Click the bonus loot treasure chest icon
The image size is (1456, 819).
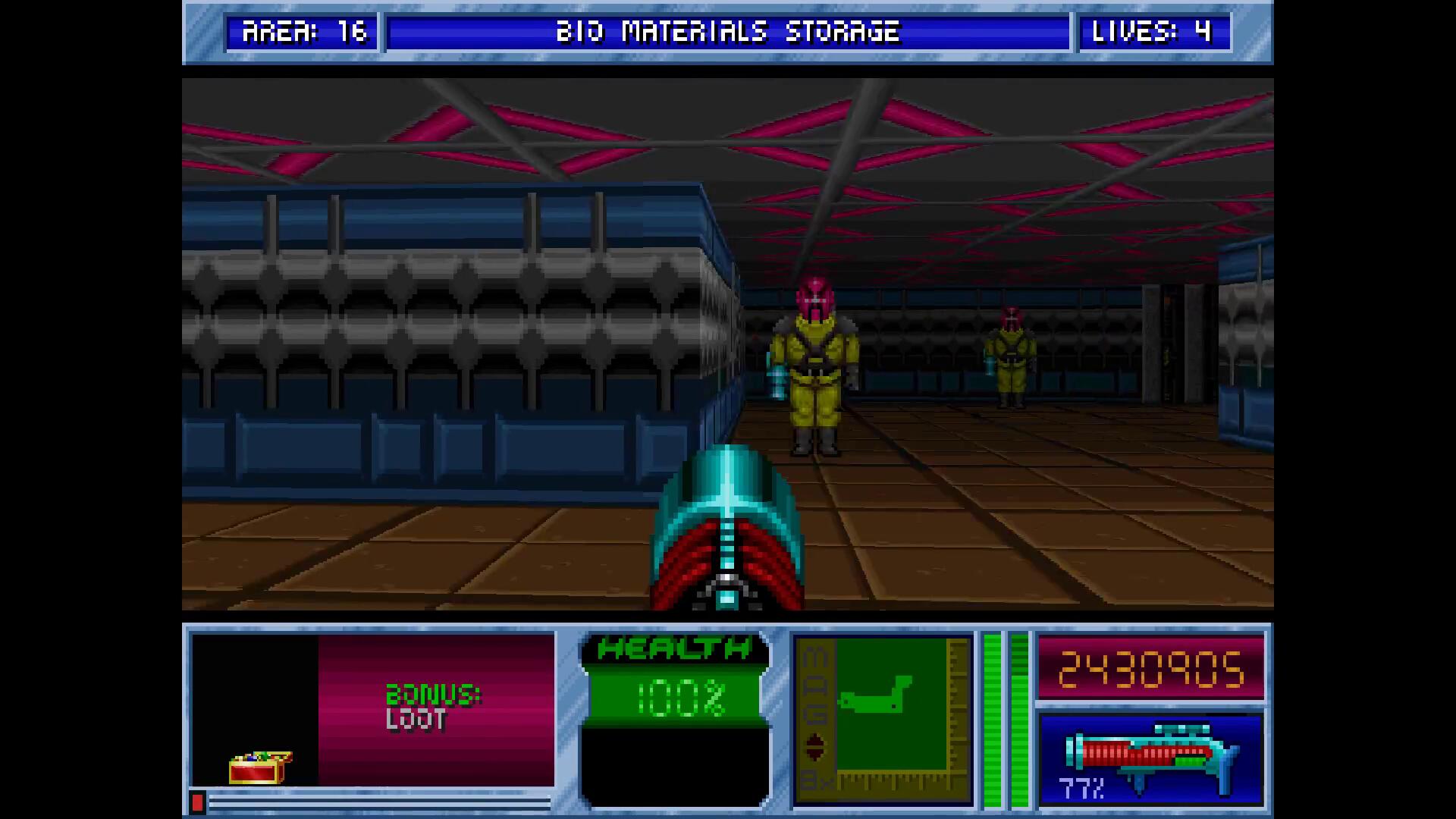coord(260,767)
